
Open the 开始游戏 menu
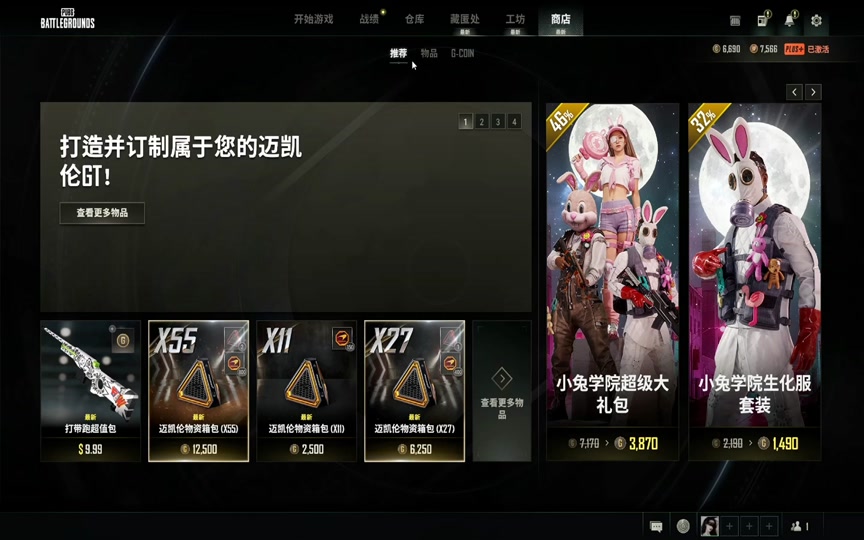(313, 19)
